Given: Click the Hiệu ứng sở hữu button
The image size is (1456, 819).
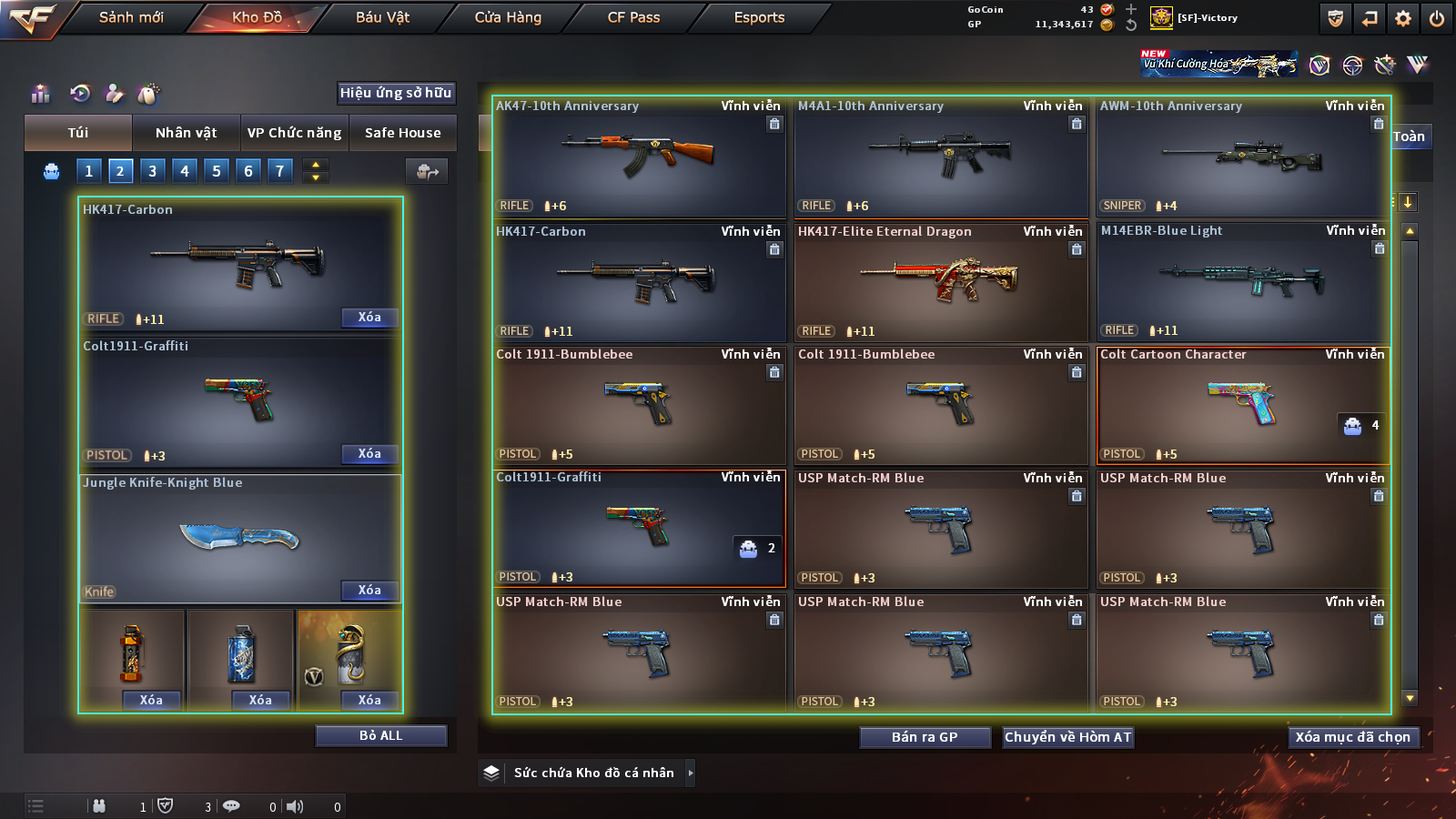Looking at the screenshot, I should [395, 93].
